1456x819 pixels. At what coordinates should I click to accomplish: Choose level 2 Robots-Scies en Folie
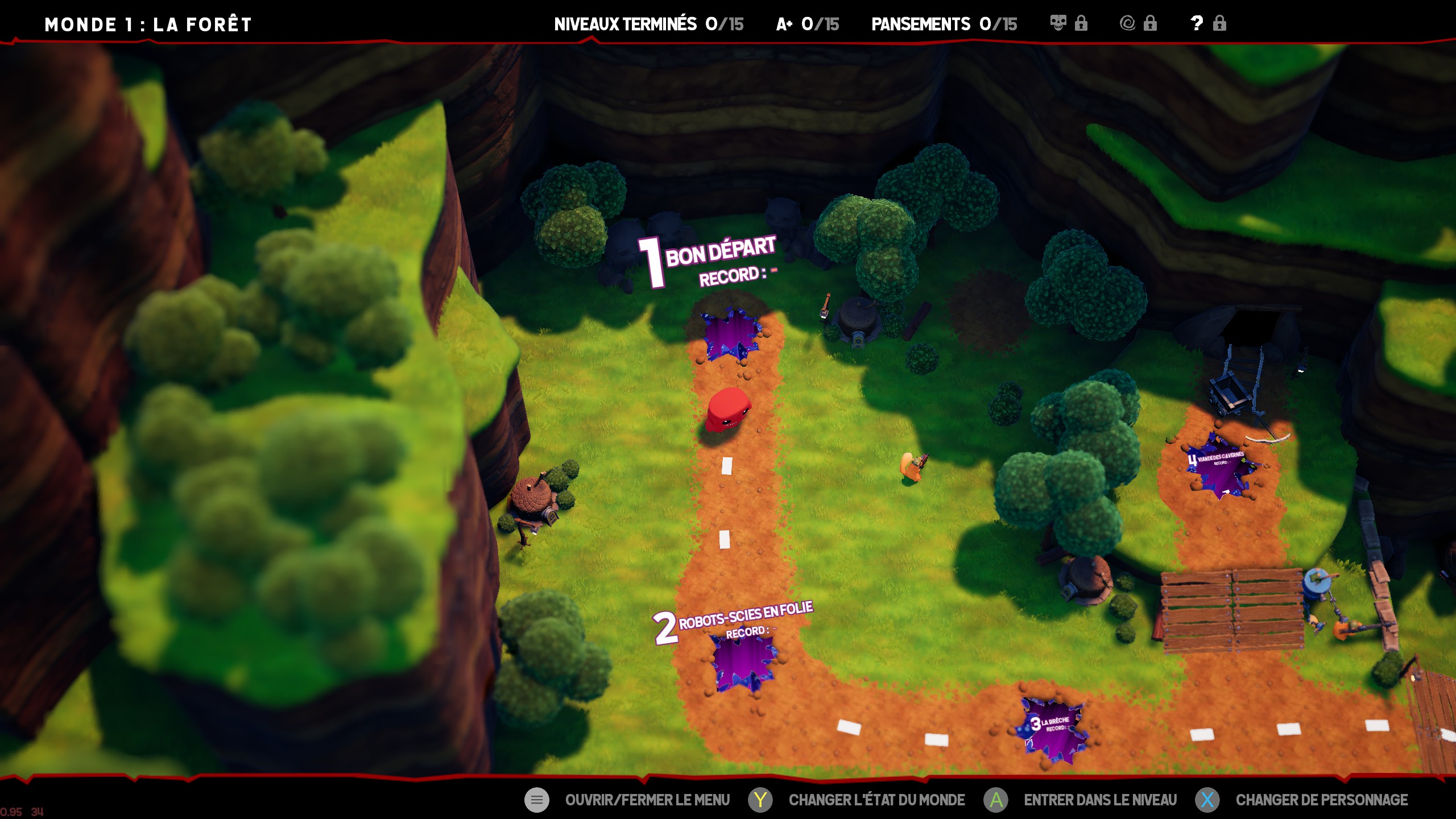coord(743,661)
